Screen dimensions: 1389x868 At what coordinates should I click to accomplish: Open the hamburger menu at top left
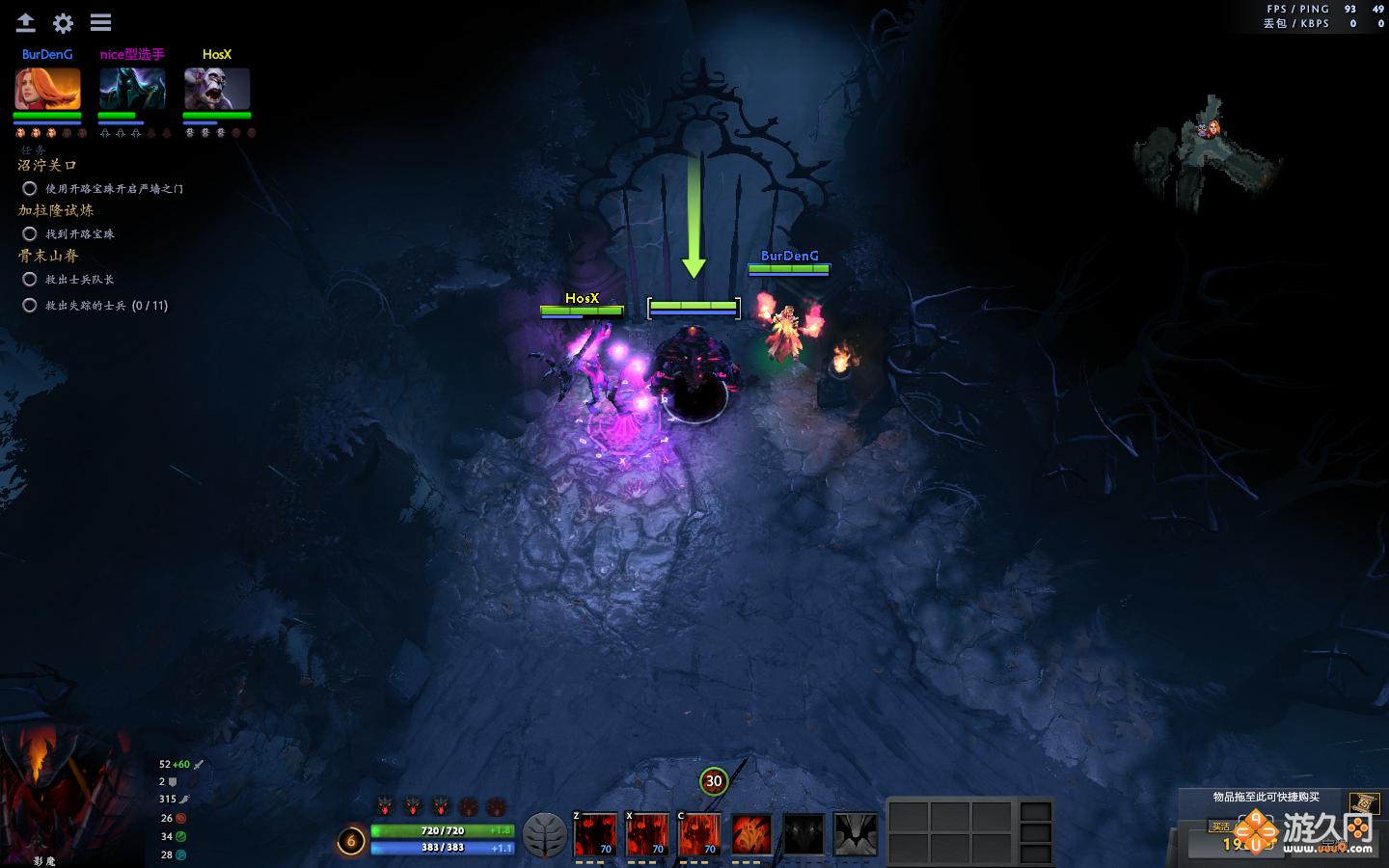[x=99, y=23]
